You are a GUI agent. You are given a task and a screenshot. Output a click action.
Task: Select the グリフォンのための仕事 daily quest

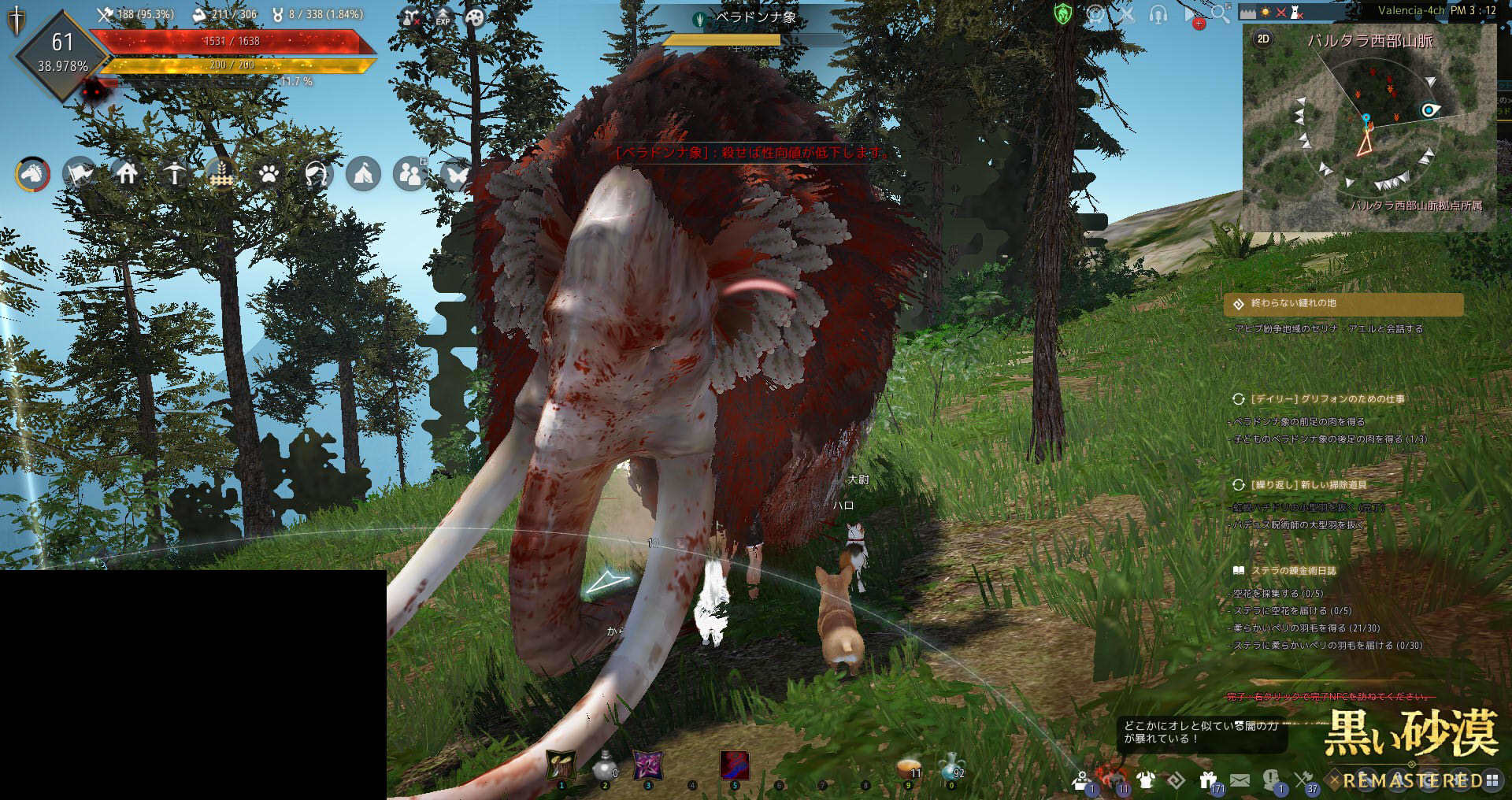tap(1327, 399)
